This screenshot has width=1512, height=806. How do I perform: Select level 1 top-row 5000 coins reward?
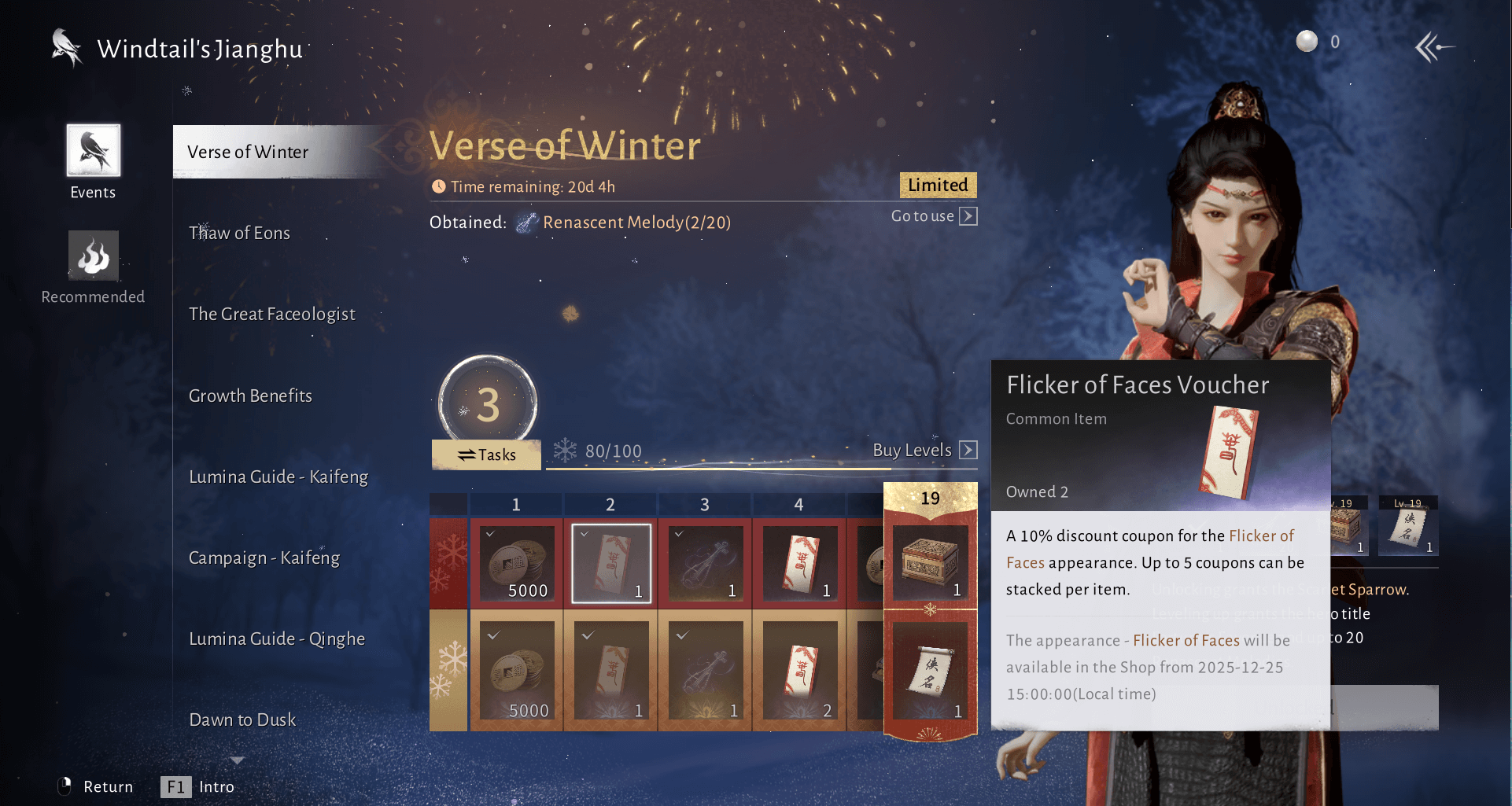tap(517, 563)
